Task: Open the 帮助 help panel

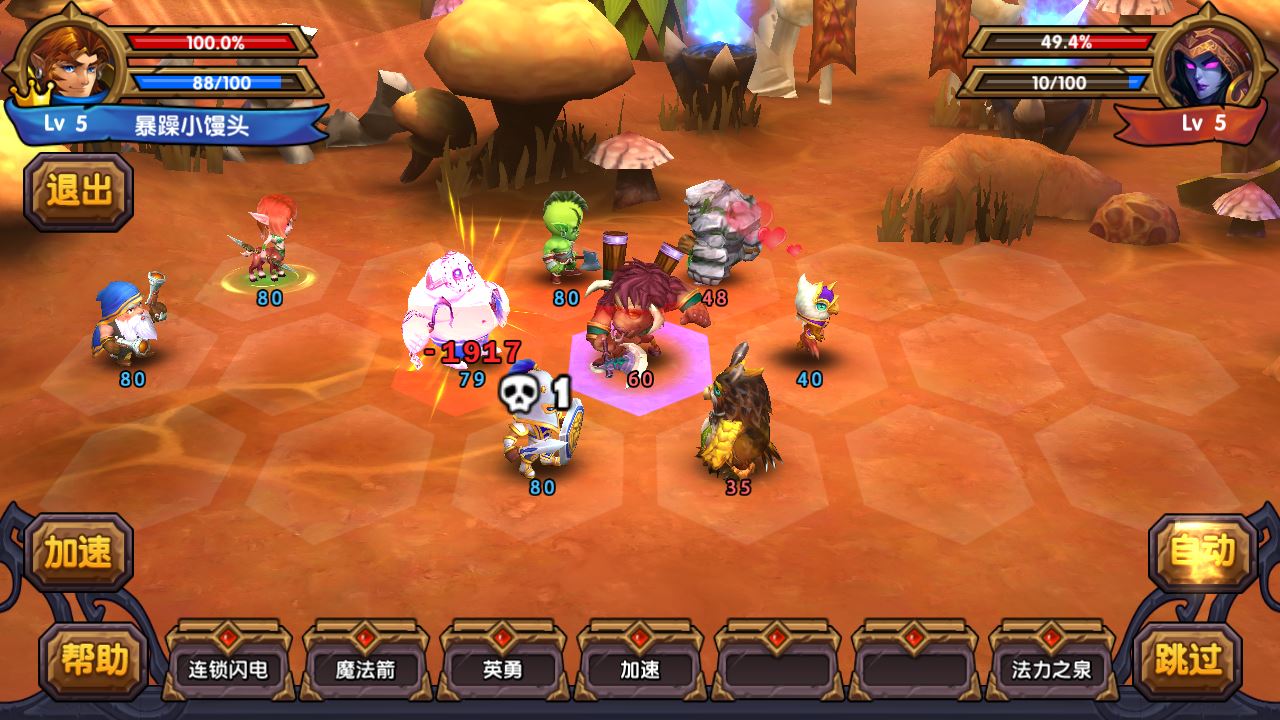Action: click(94, 660)
